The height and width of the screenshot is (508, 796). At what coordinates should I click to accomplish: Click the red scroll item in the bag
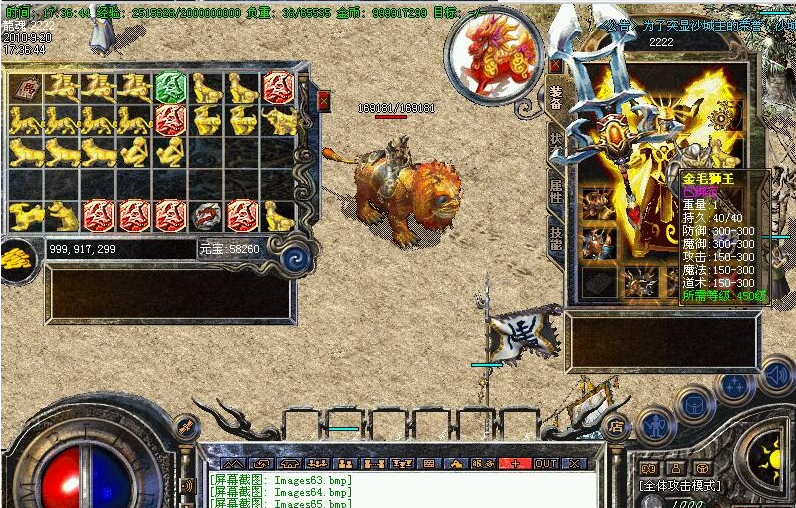click(x=24, y=87)
